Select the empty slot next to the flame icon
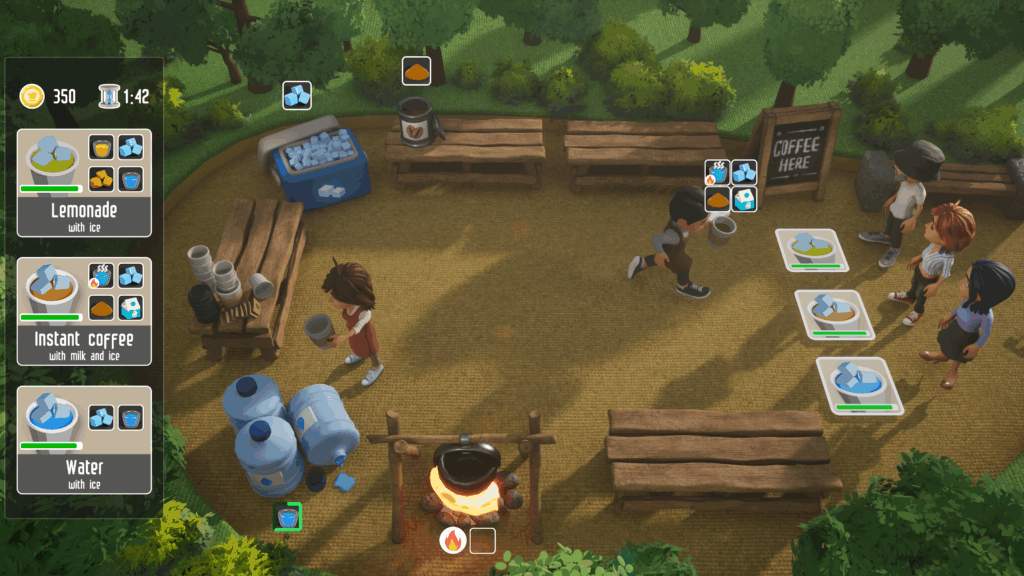 point(483,540)
